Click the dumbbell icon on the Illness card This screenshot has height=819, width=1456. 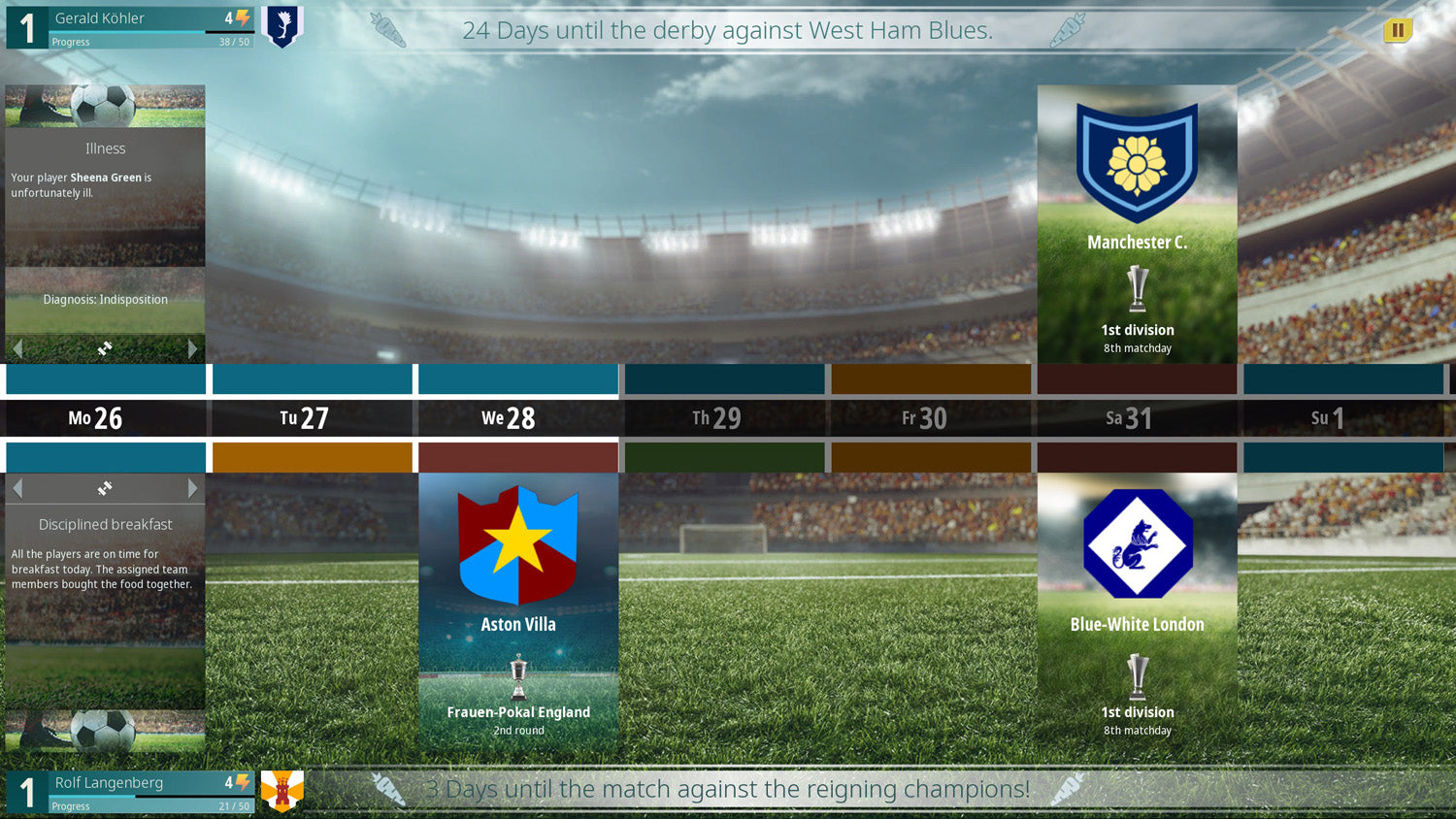click(105, 349)
